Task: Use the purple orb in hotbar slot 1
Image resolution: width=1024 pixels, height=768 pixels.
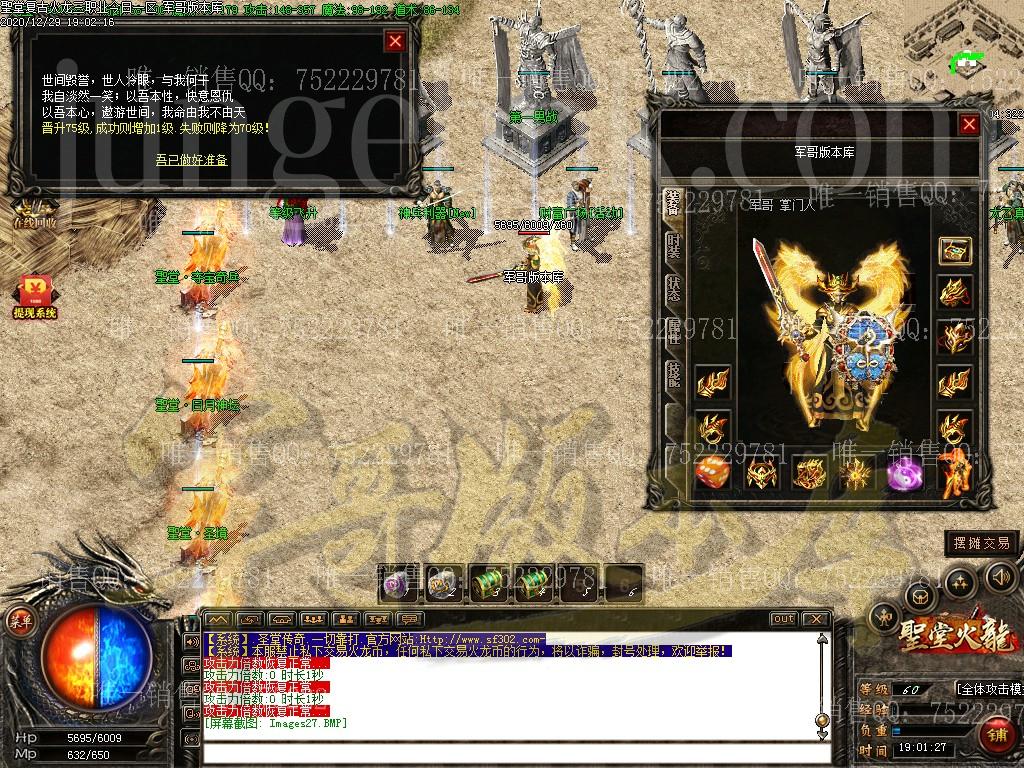Action: point(397,583)
